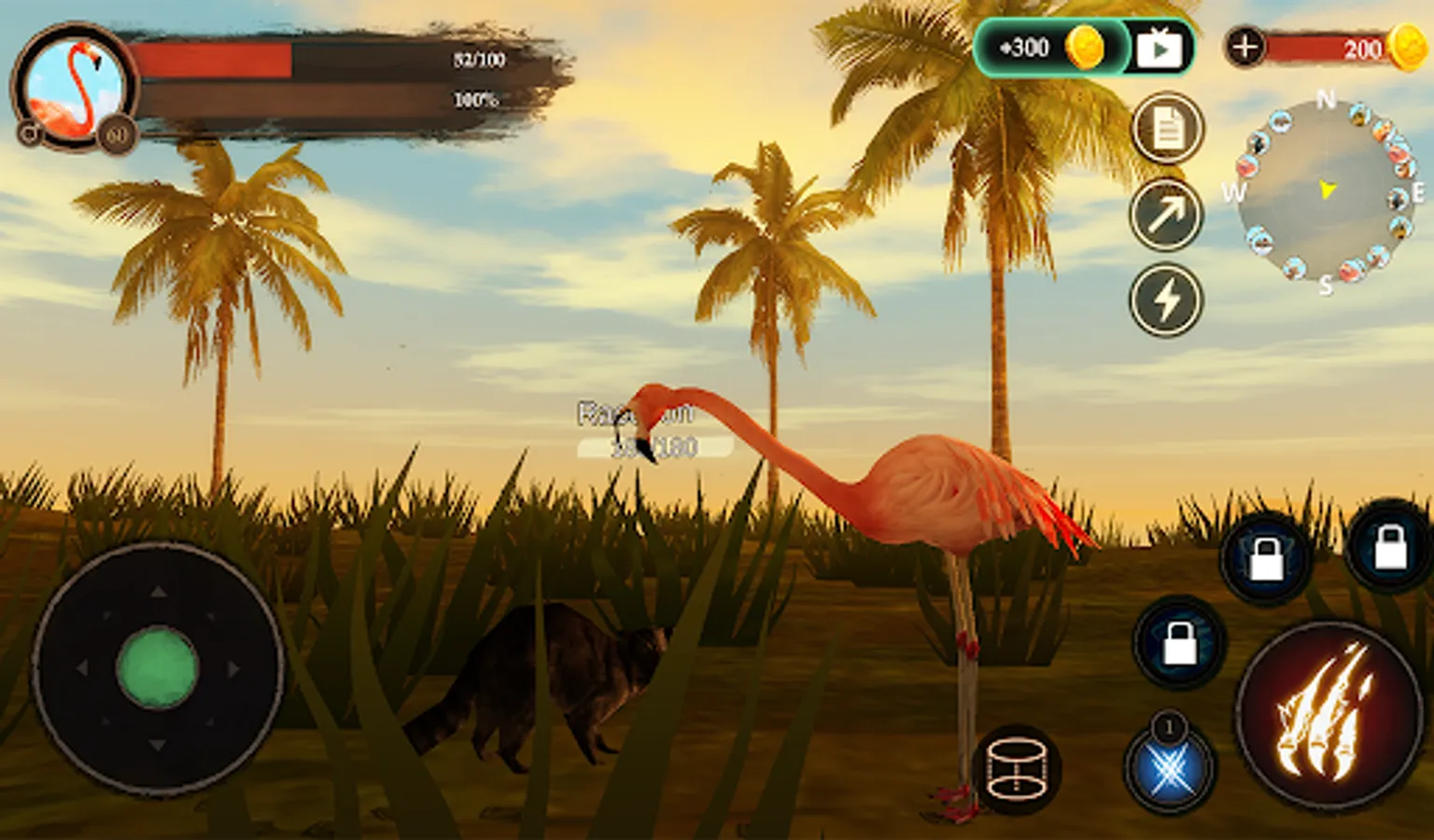Trigger the lightning bolt boost
The width and height of the screenshot is (1434, 840).
click(1166, 301)
